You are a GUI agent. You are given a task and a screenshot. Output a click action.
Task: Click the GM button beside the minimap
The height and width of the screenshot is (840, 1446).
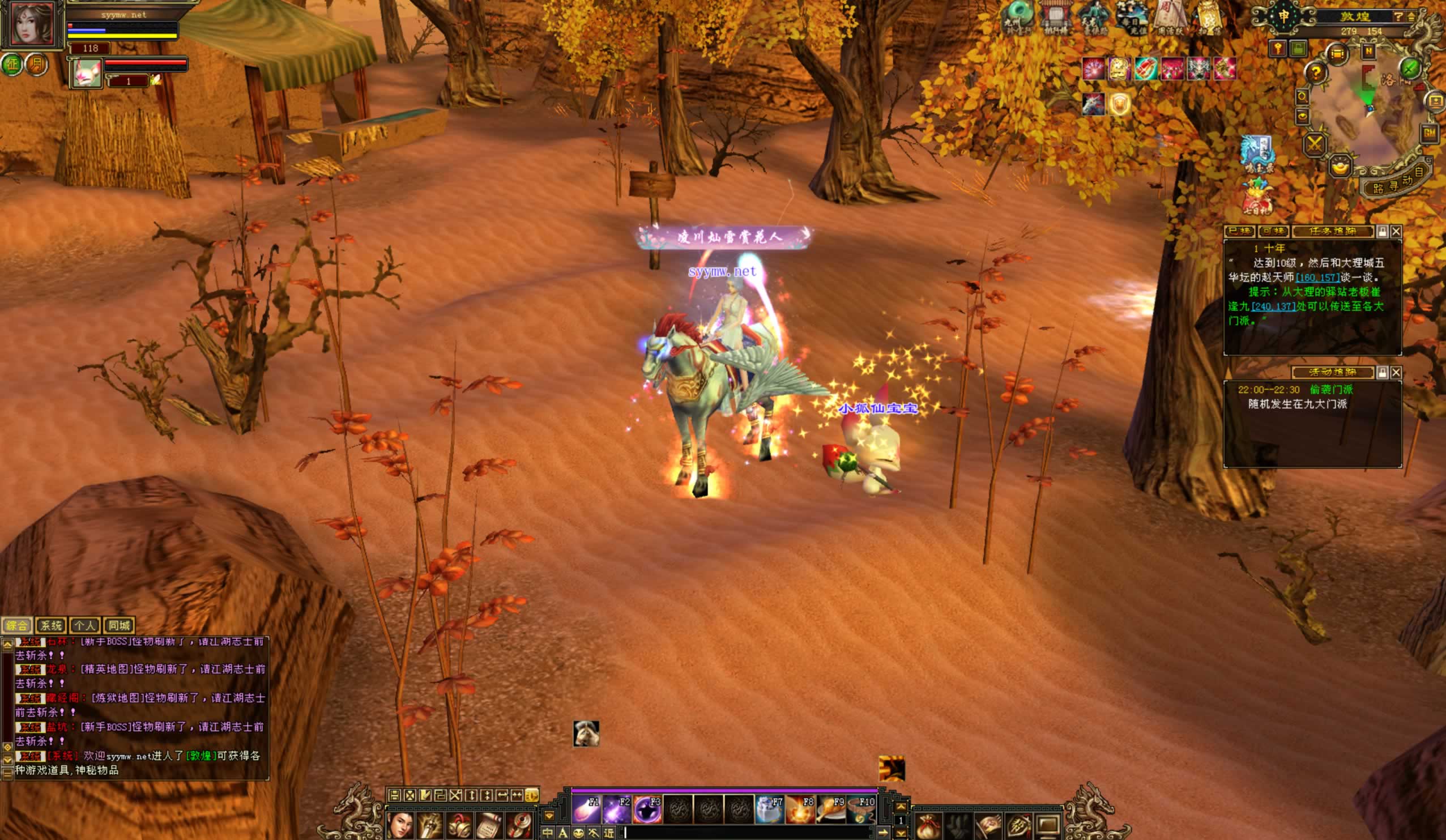point(1430,133)
